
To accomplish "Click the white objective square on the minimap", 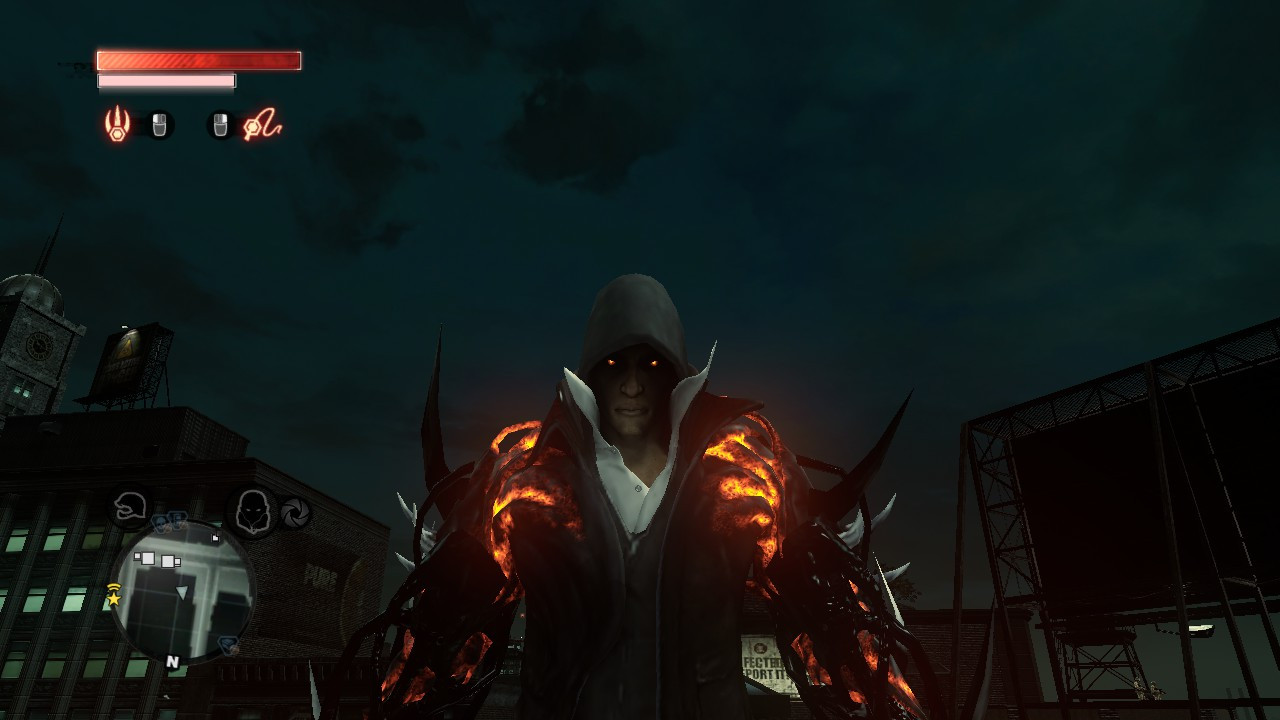I will [147, 559].
